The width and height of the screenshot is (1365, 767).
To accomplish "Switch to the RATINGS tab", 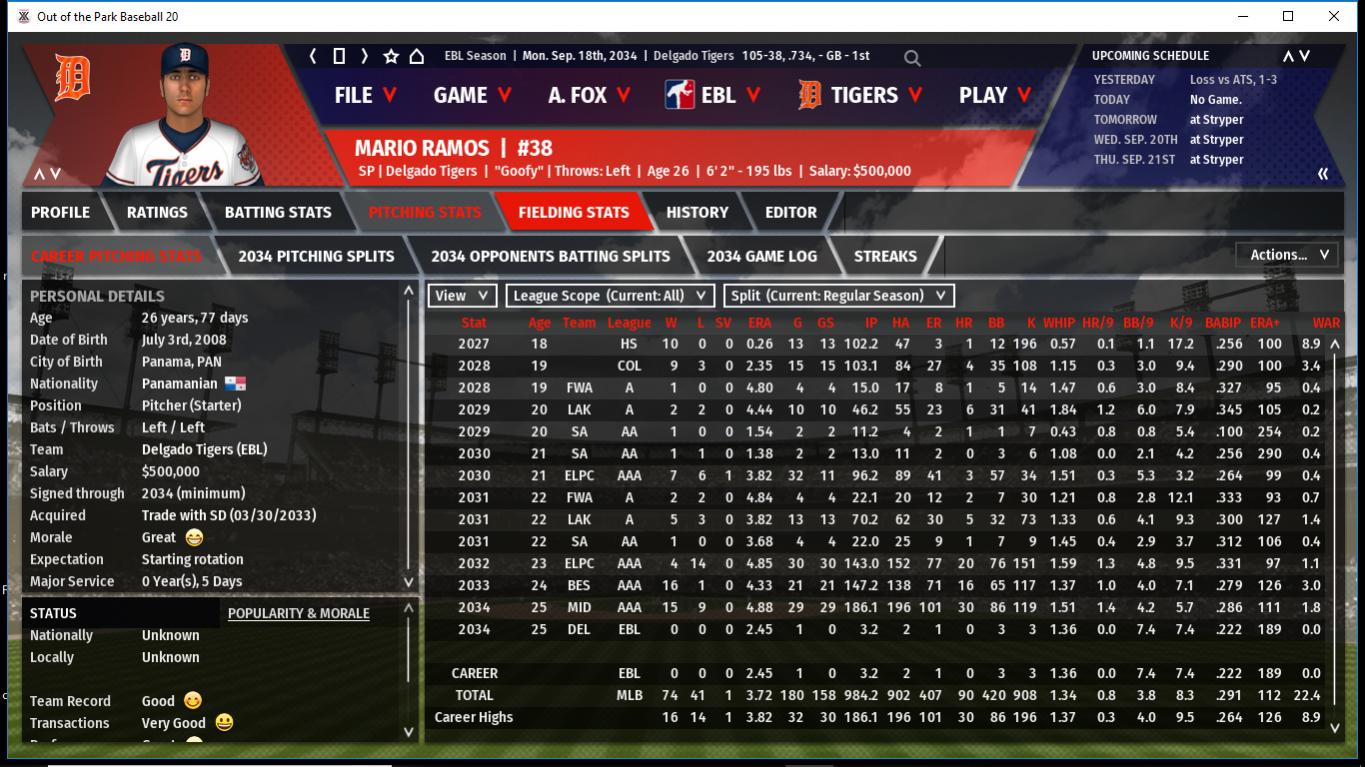I will tap(157, 212).
